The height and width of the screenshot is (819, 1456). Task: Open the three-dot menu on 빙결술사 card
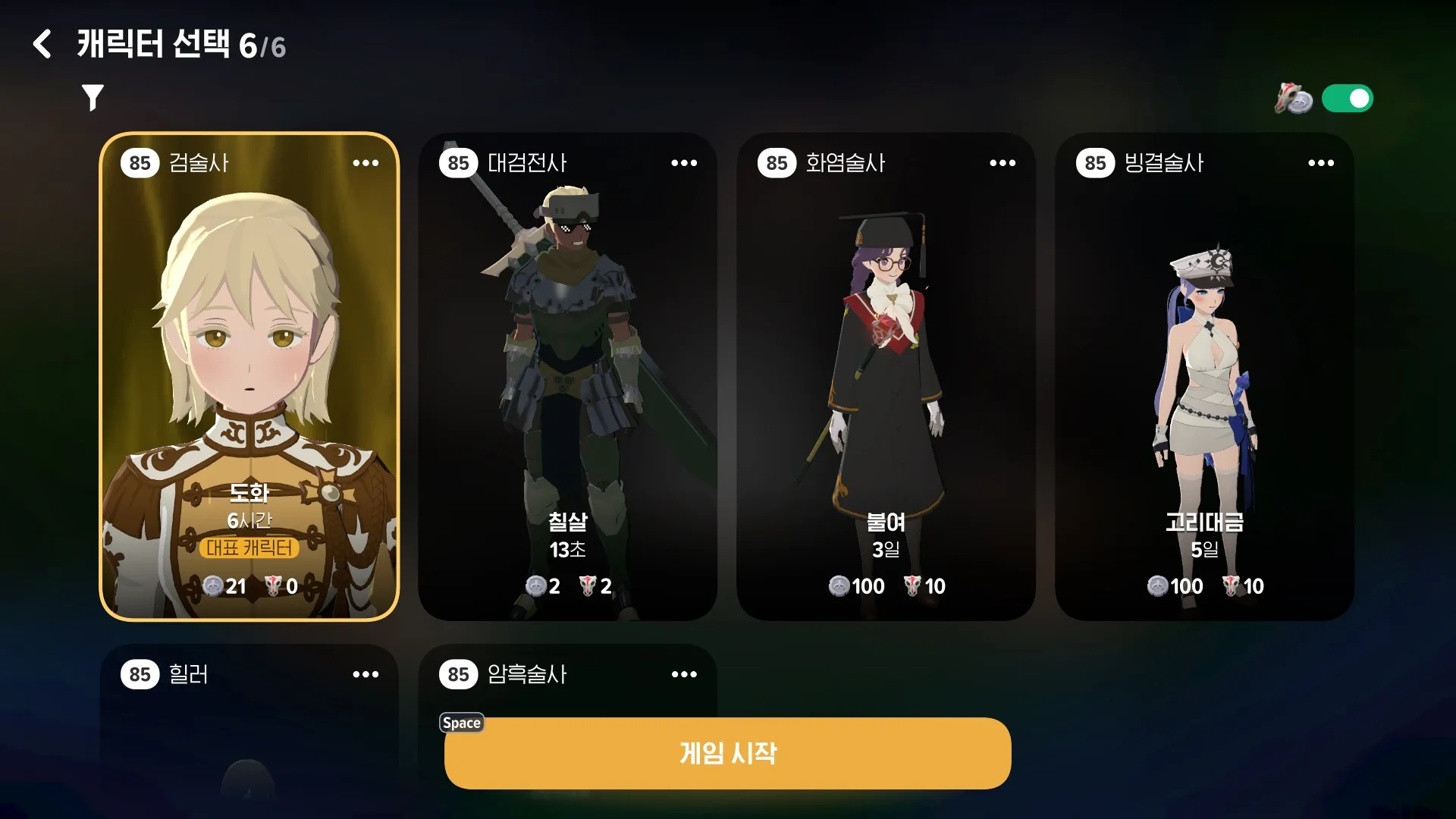point(1321,163)
